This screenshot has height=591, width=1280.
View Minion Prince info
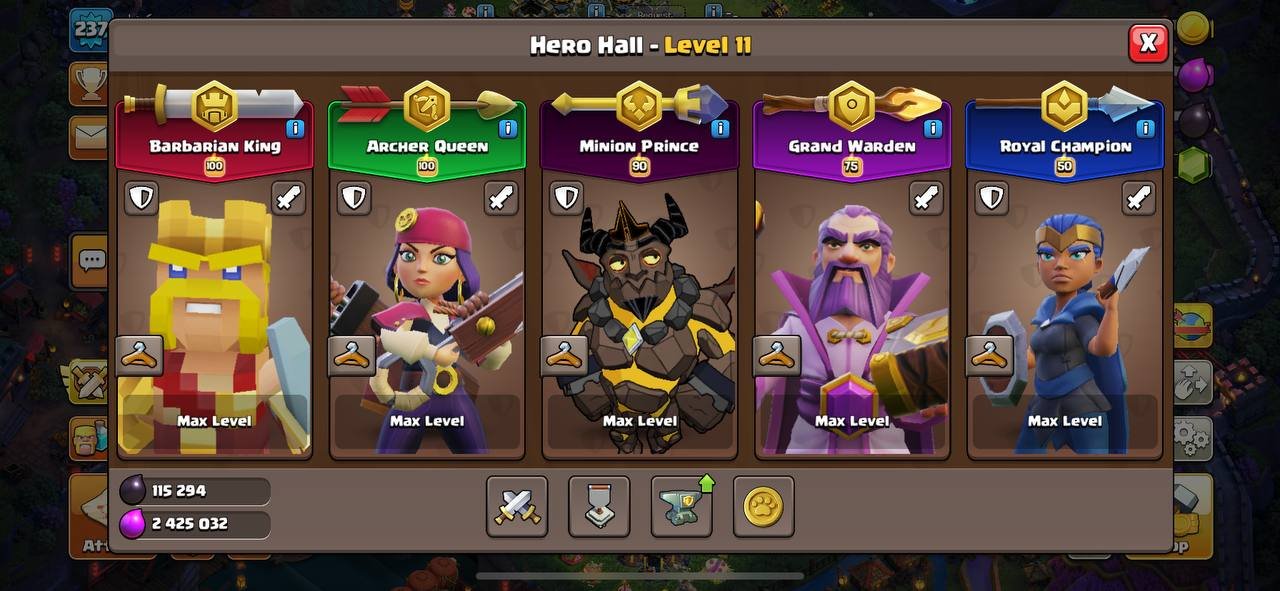coord(720,128)
